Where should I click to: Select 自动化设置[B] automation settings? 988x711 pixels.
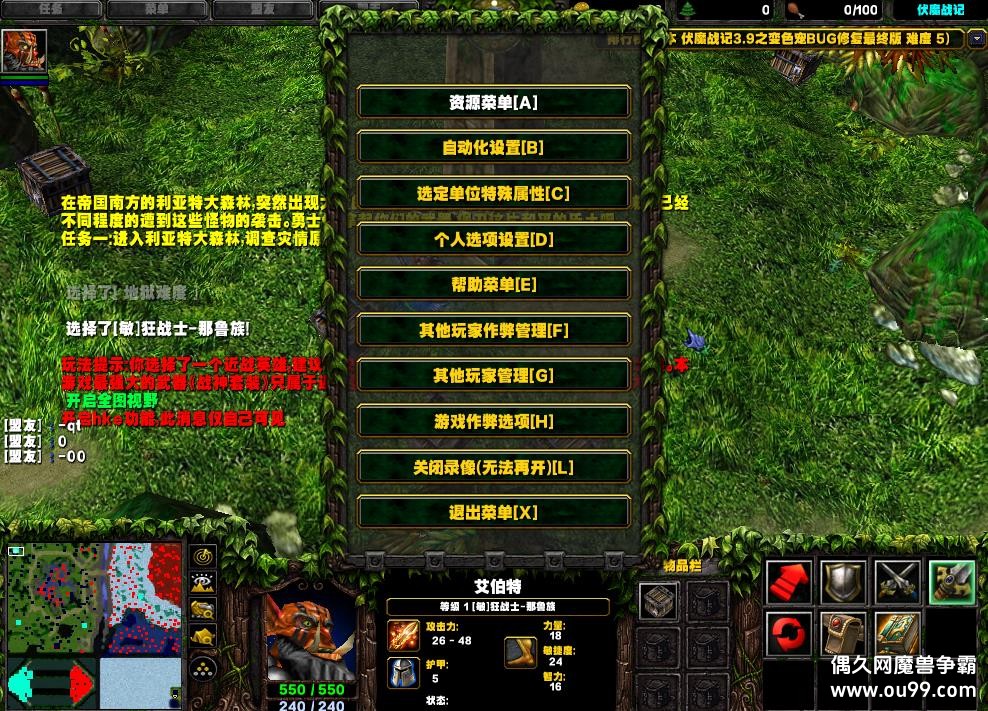(494, 148)
